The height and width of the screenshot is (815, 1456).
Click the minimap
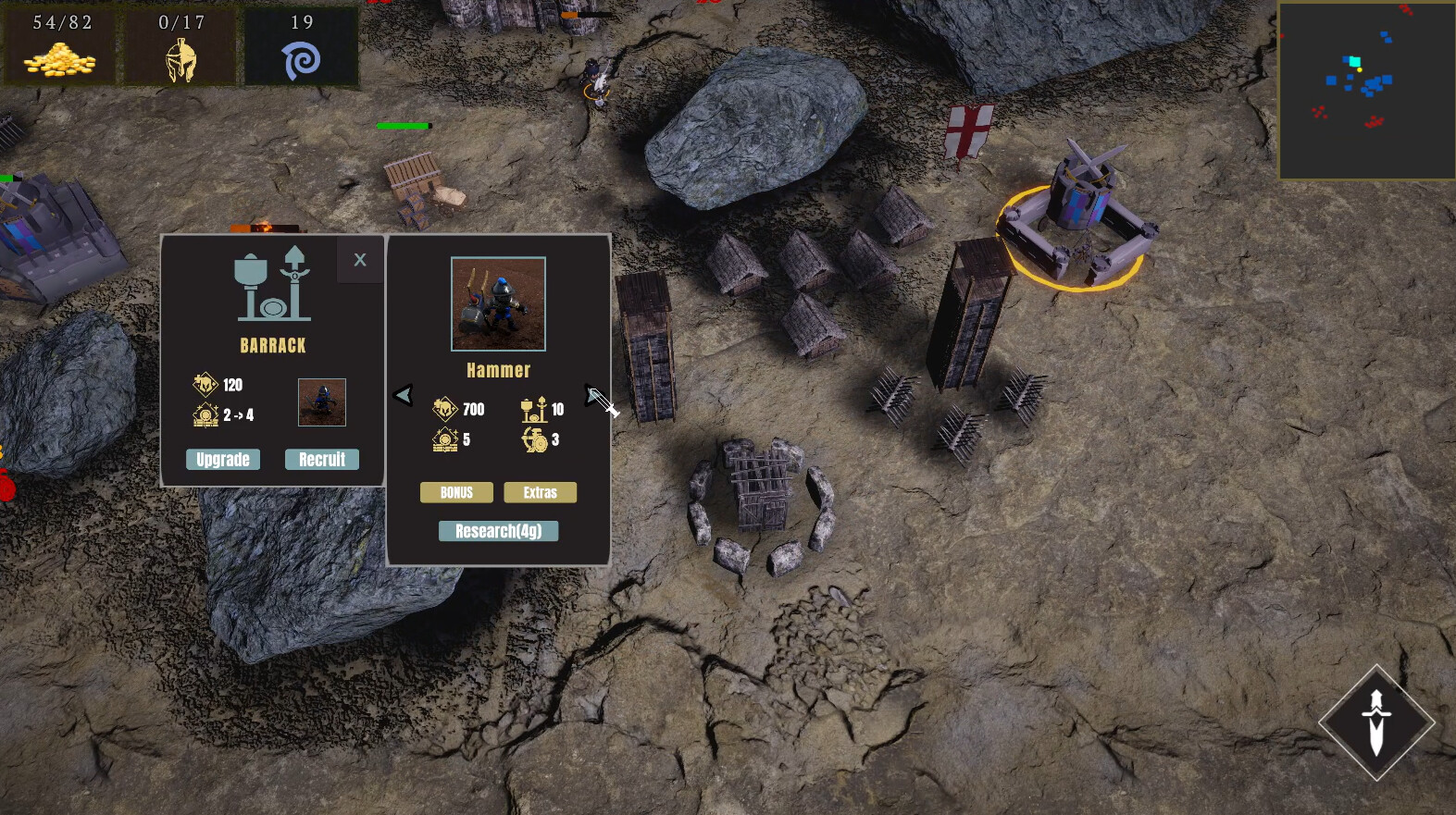[x=1365, y=90]
